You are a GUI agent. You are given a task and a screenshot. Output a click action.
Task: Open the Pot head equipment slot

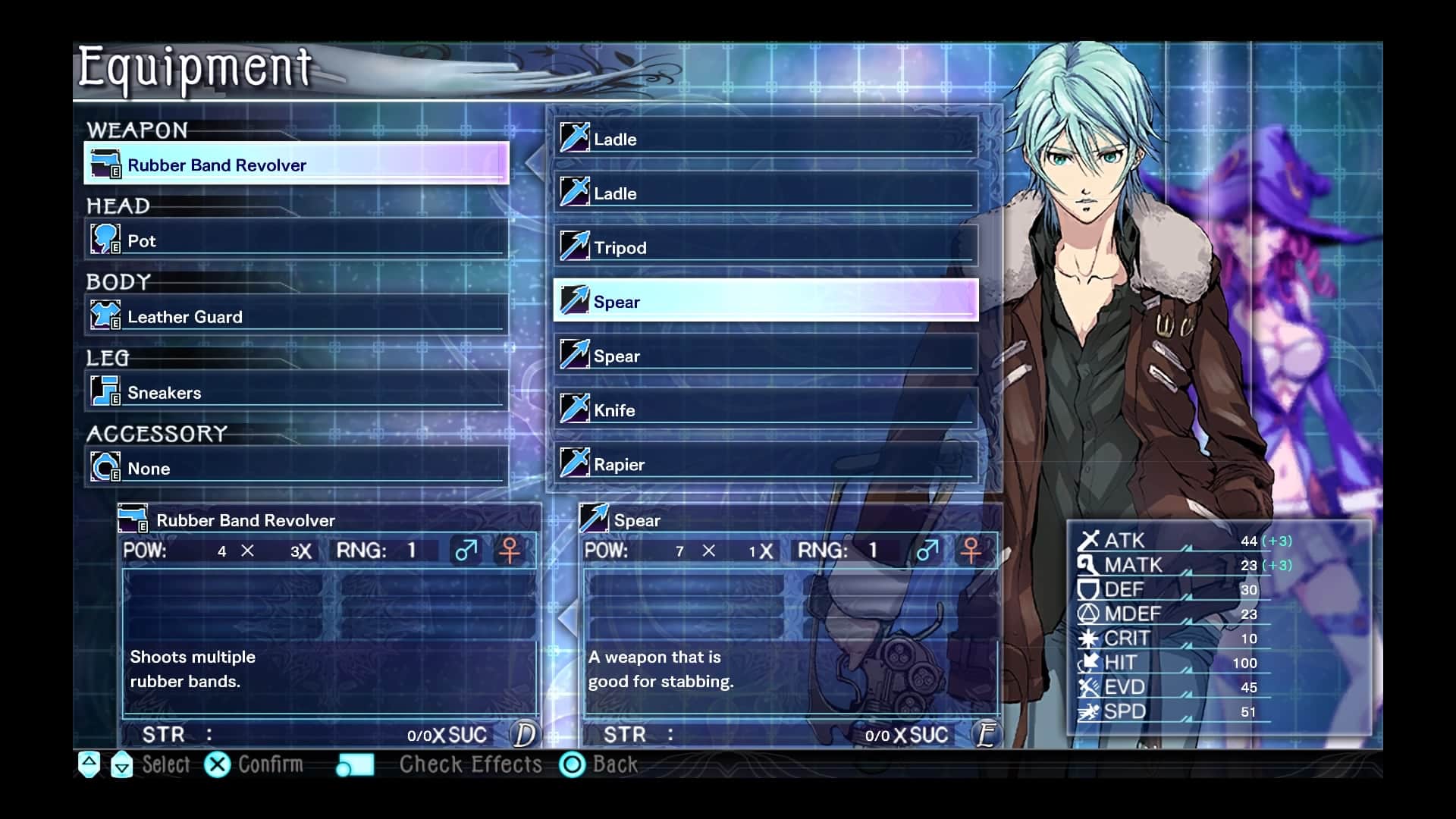296,240
